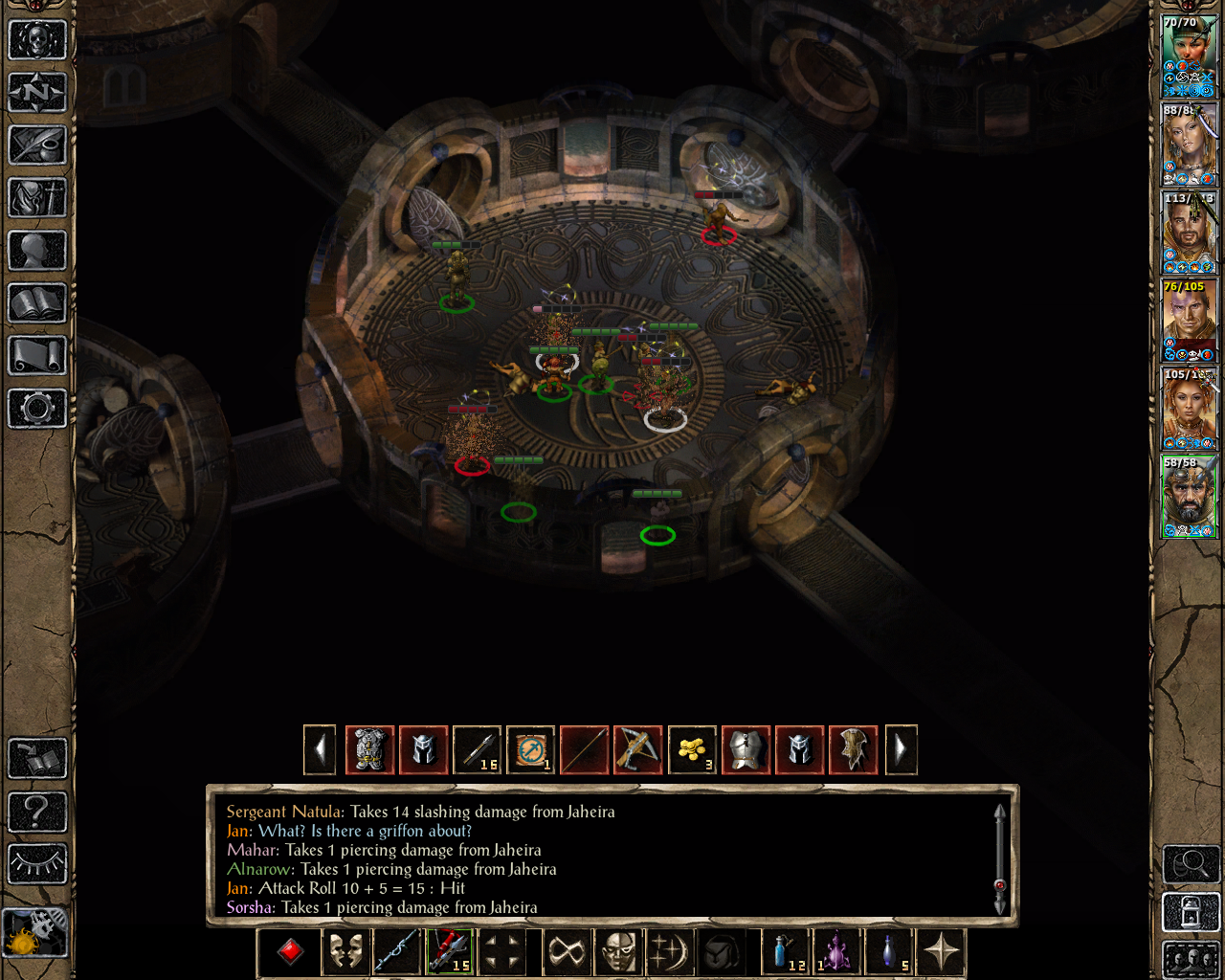Open the character record head icon

point(37,251)
